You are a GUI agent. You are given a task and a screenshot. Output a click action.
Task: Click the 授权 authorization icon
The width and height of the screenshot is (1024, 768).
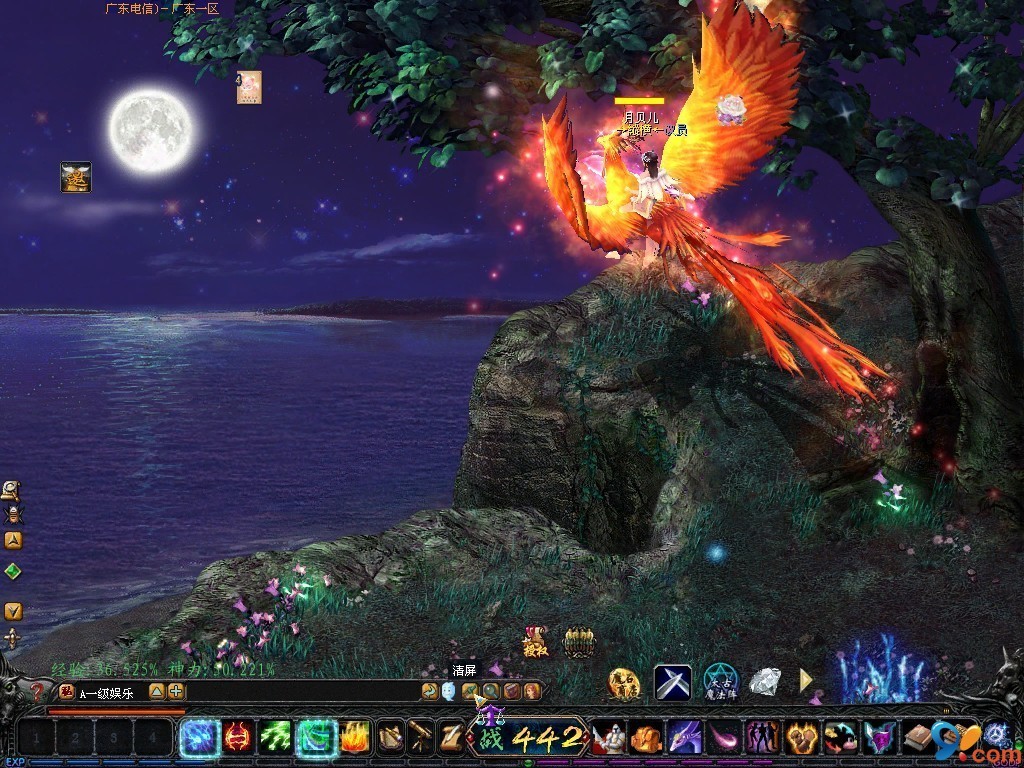click(537, 642)
